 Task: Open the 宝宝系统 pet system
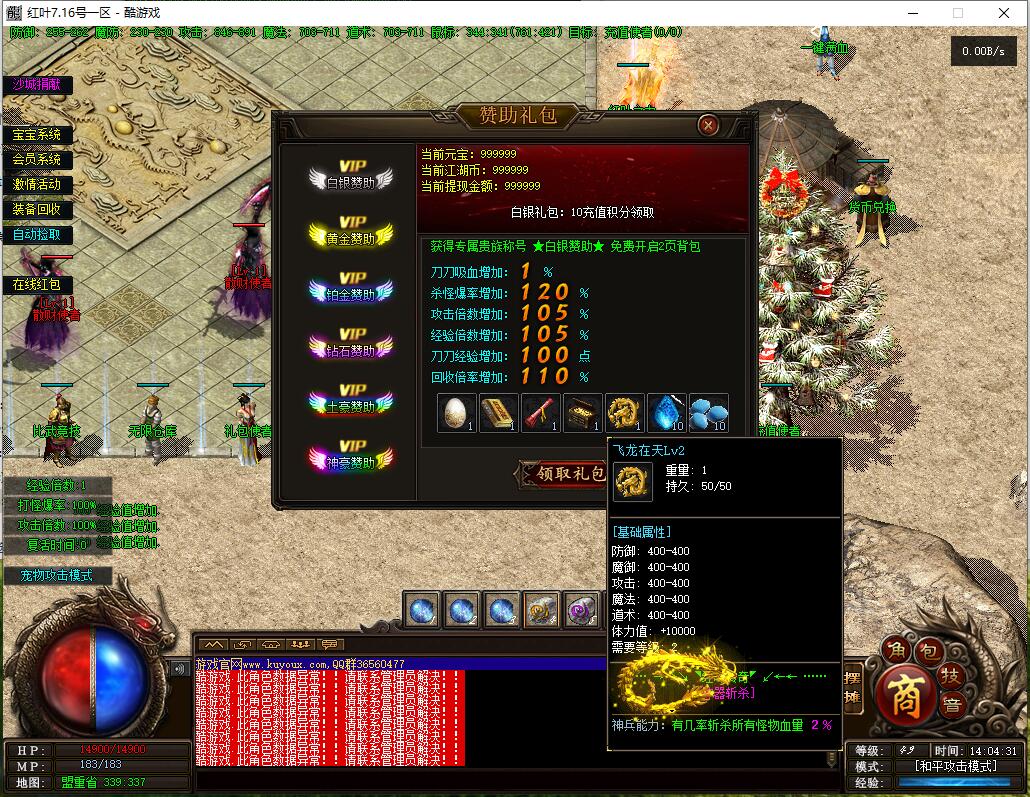(37, 135)
